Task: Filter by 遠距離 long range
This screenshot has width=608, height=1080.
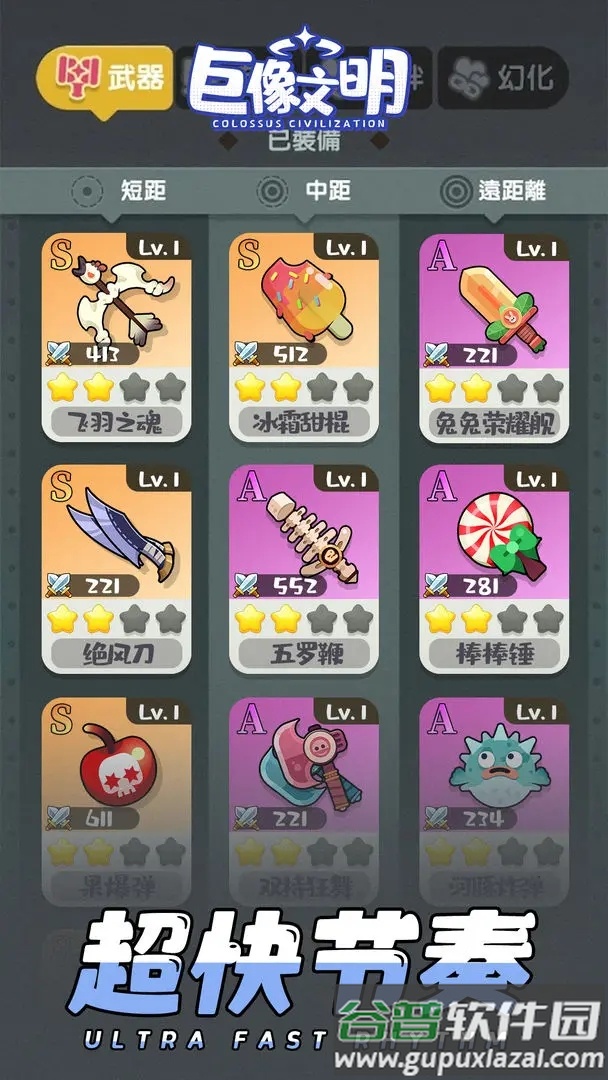Action: (x=495, y=191)
